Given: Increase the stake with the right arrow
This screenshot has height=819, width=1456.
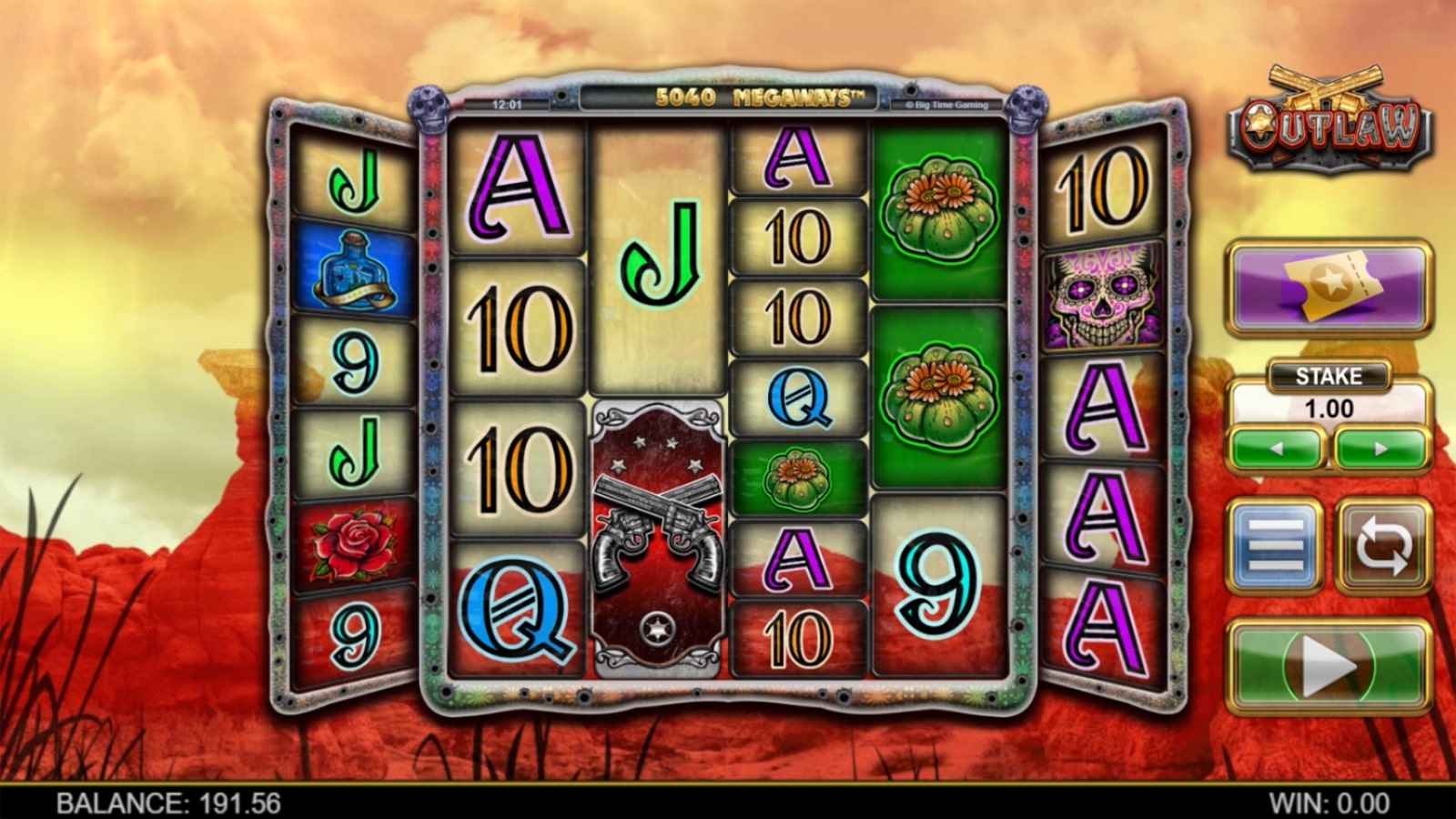Looking at the screenshot, I should [1380, 449].
